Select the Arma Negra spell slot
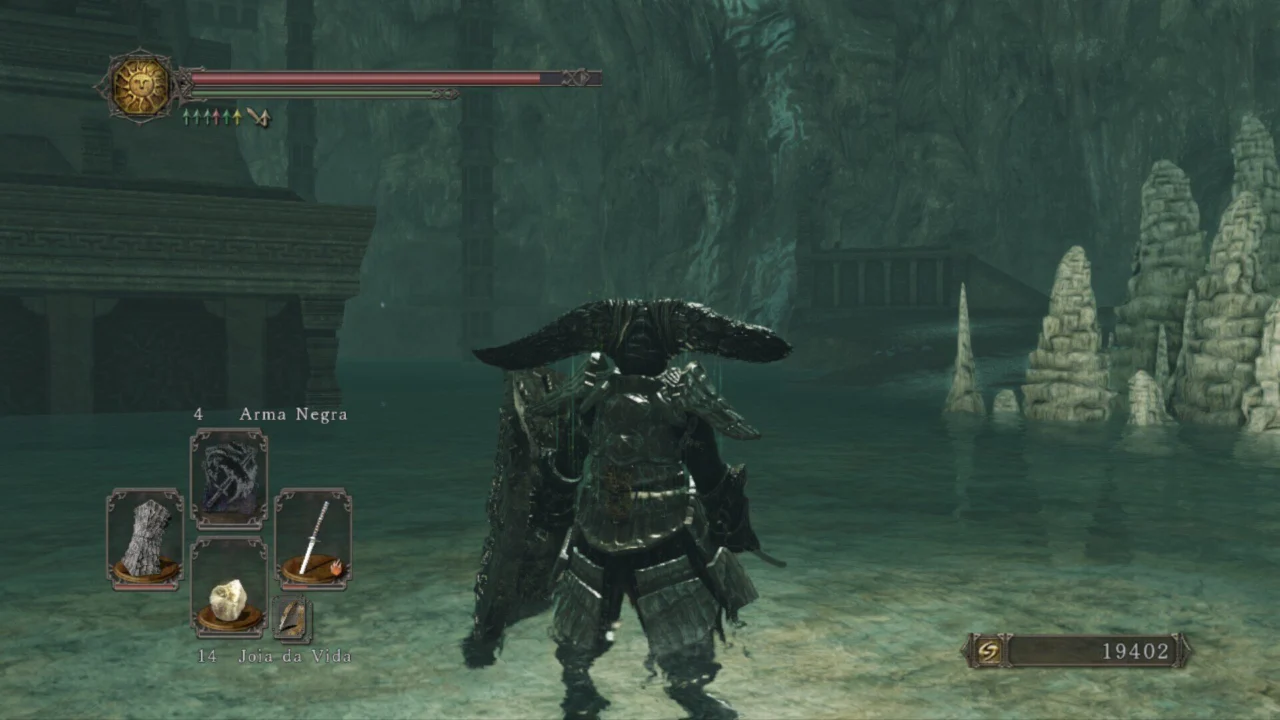The height and width of the screenshot is (720, 1280). coord(229,477)
